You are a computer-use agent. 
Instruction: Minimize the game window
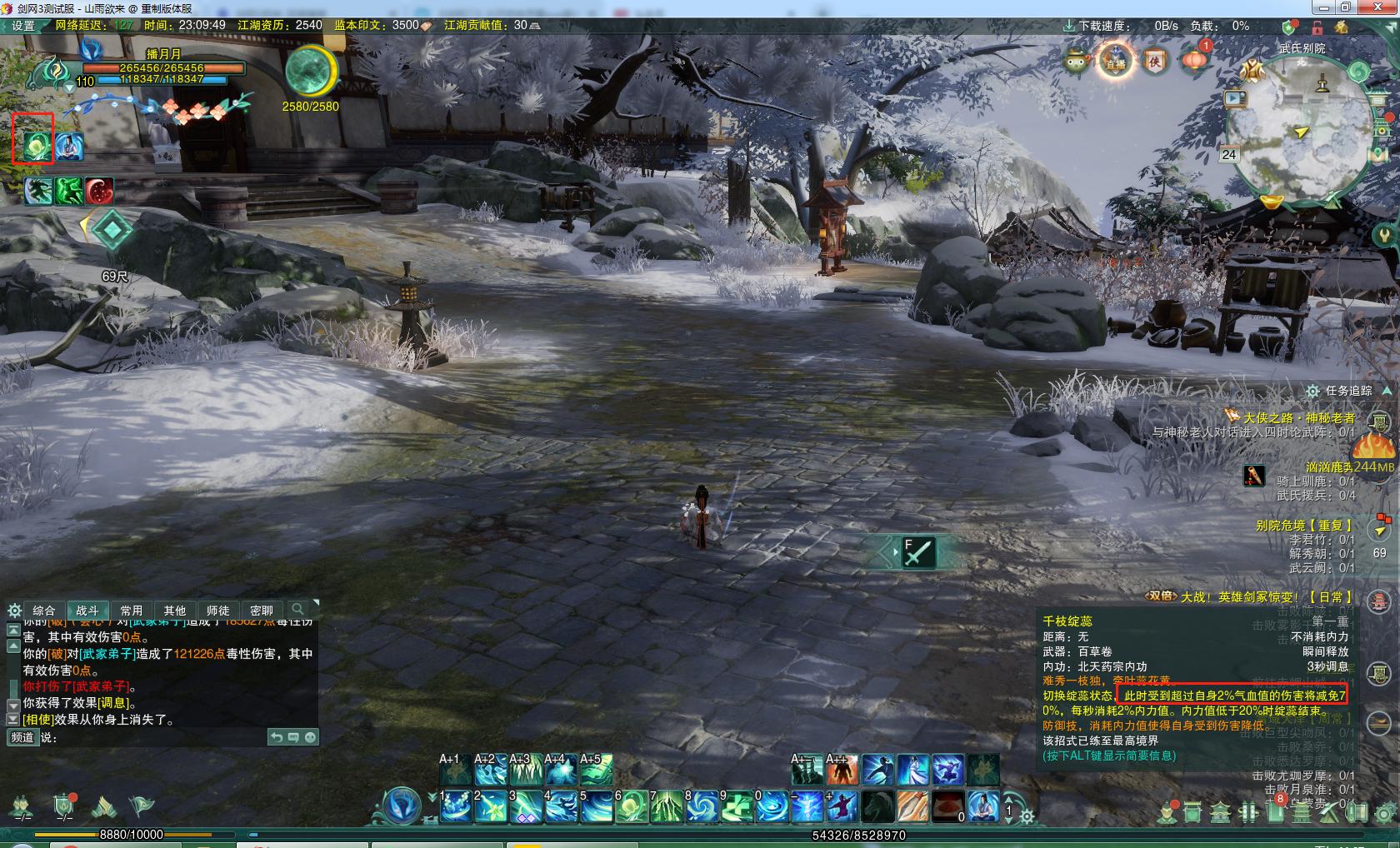coord(1322,7)
